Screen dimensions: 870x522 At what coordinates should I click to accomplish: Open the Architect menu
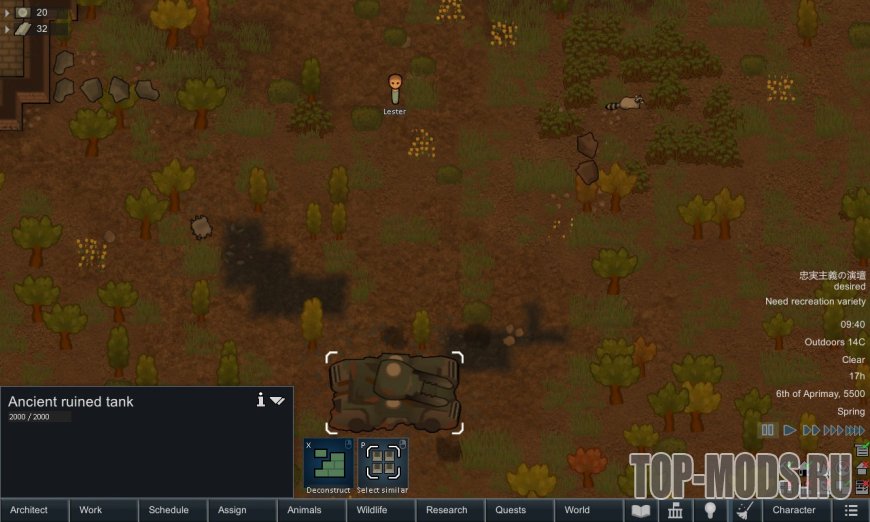(29, 510)
